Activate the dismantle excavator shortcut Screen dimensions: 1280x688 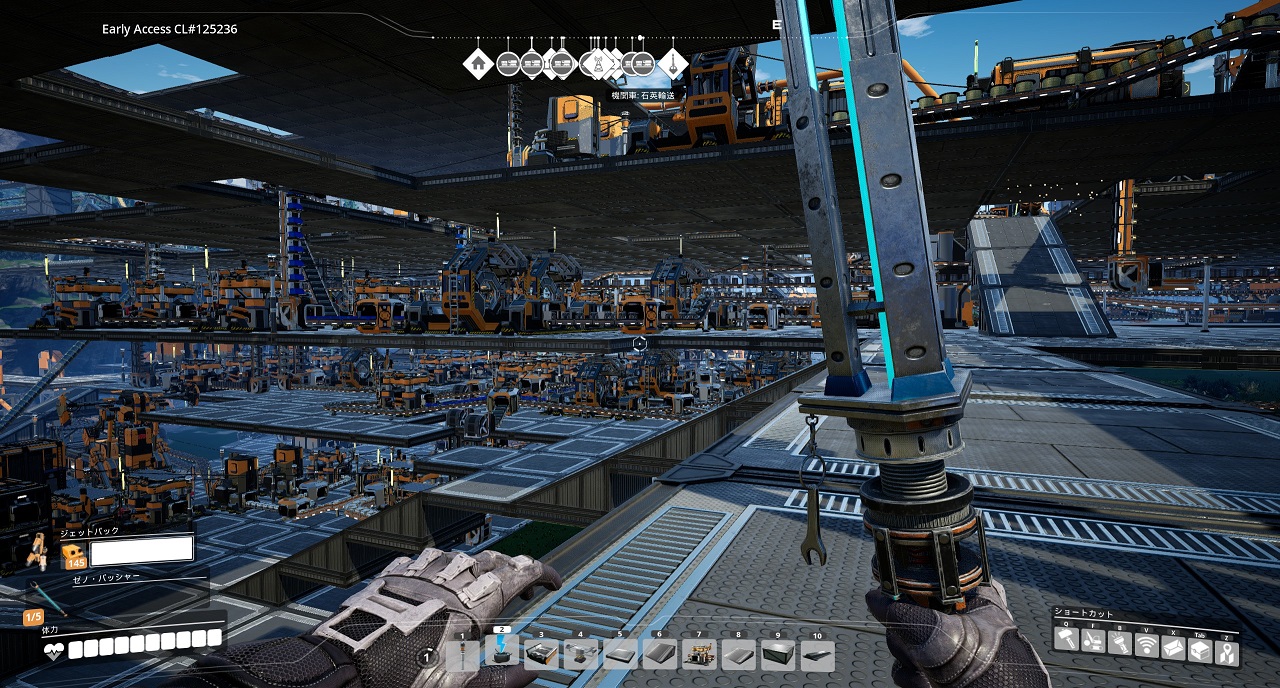pyautogui.click(x=1094, y=641)
